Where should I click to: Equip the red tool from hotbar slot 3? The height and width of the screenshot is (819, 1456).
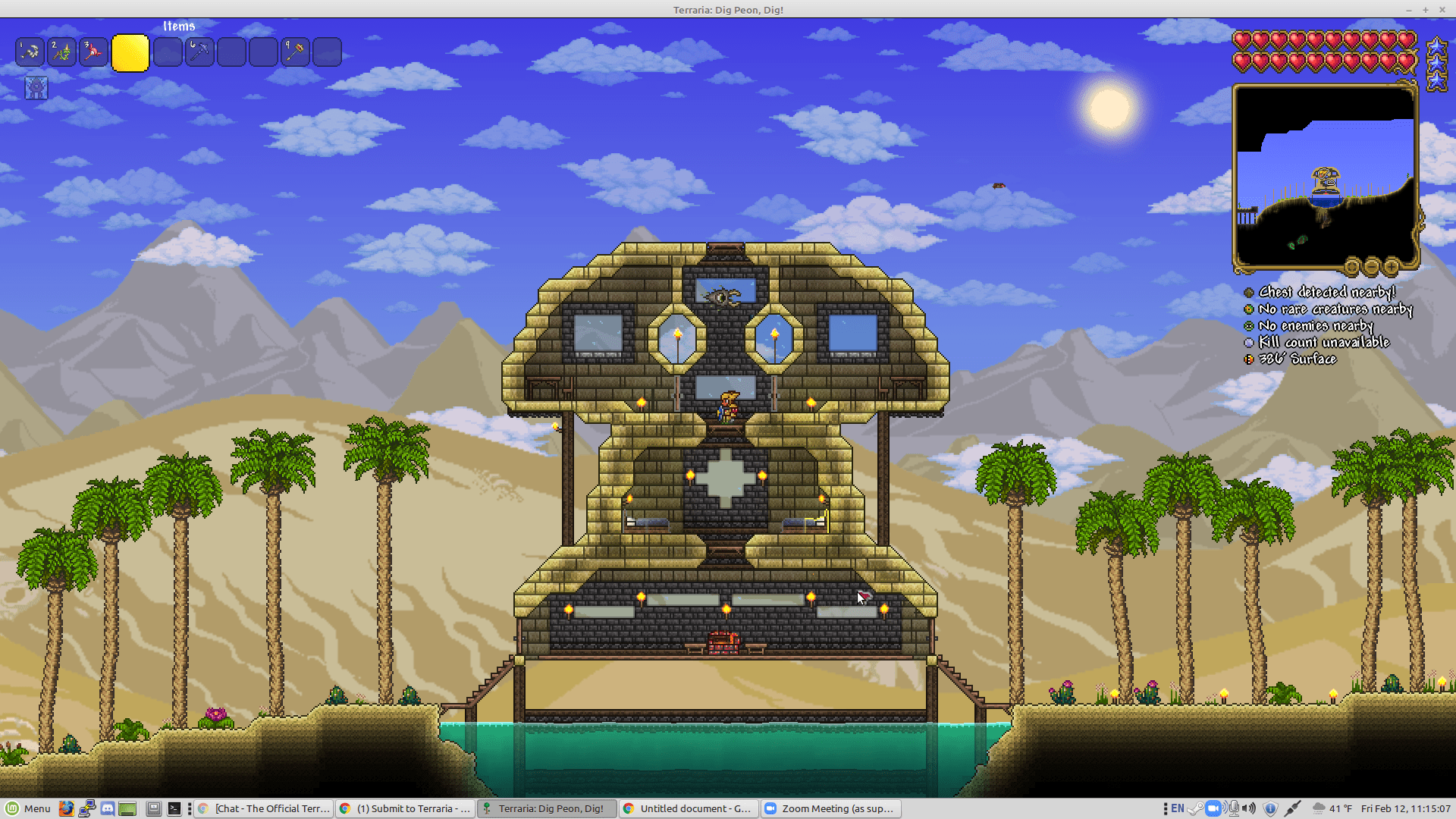pos(93,51)
